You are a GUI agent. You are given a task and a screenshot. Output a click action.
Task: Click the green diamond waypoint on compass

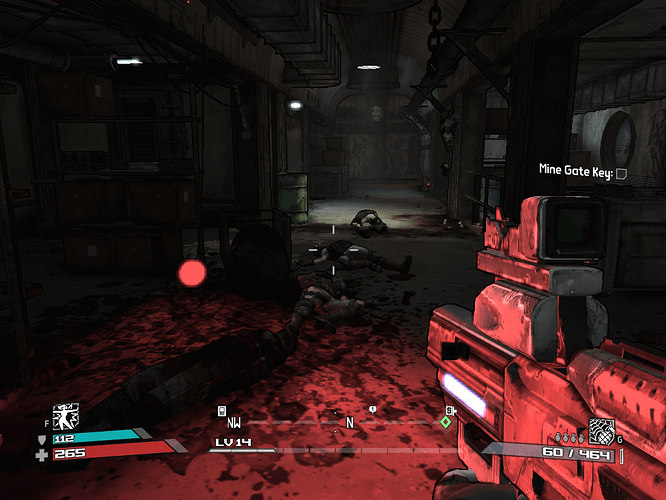(x=446, y=422)
